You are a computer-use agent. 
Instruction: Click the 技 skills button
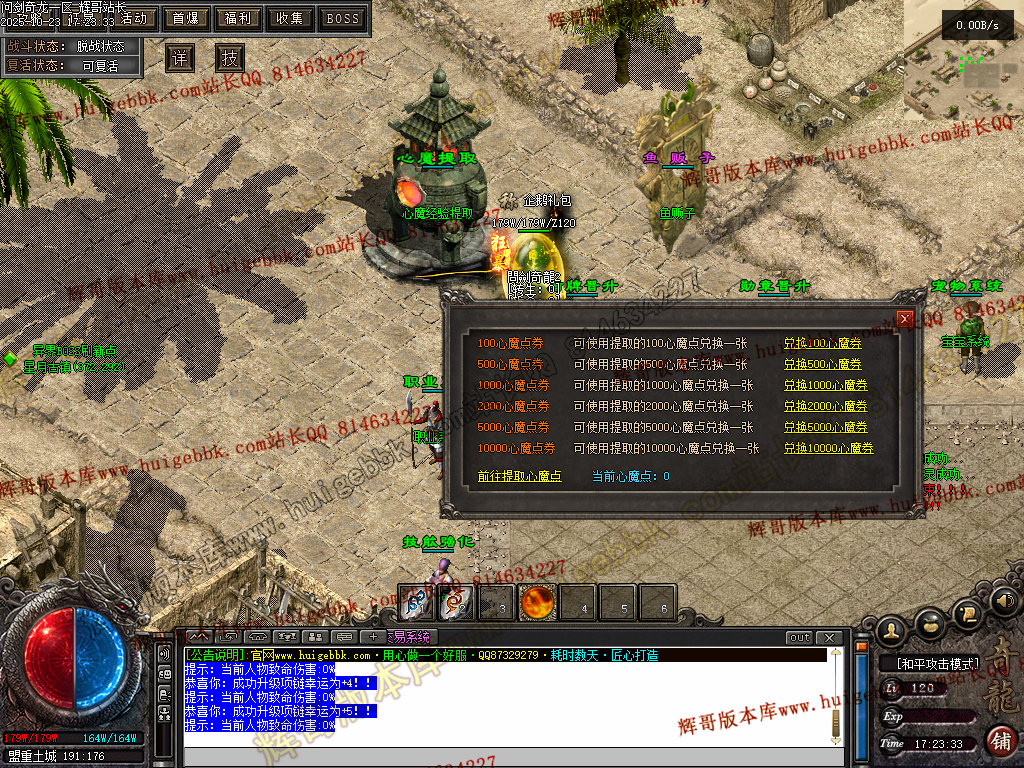click(x=230, y=58)
